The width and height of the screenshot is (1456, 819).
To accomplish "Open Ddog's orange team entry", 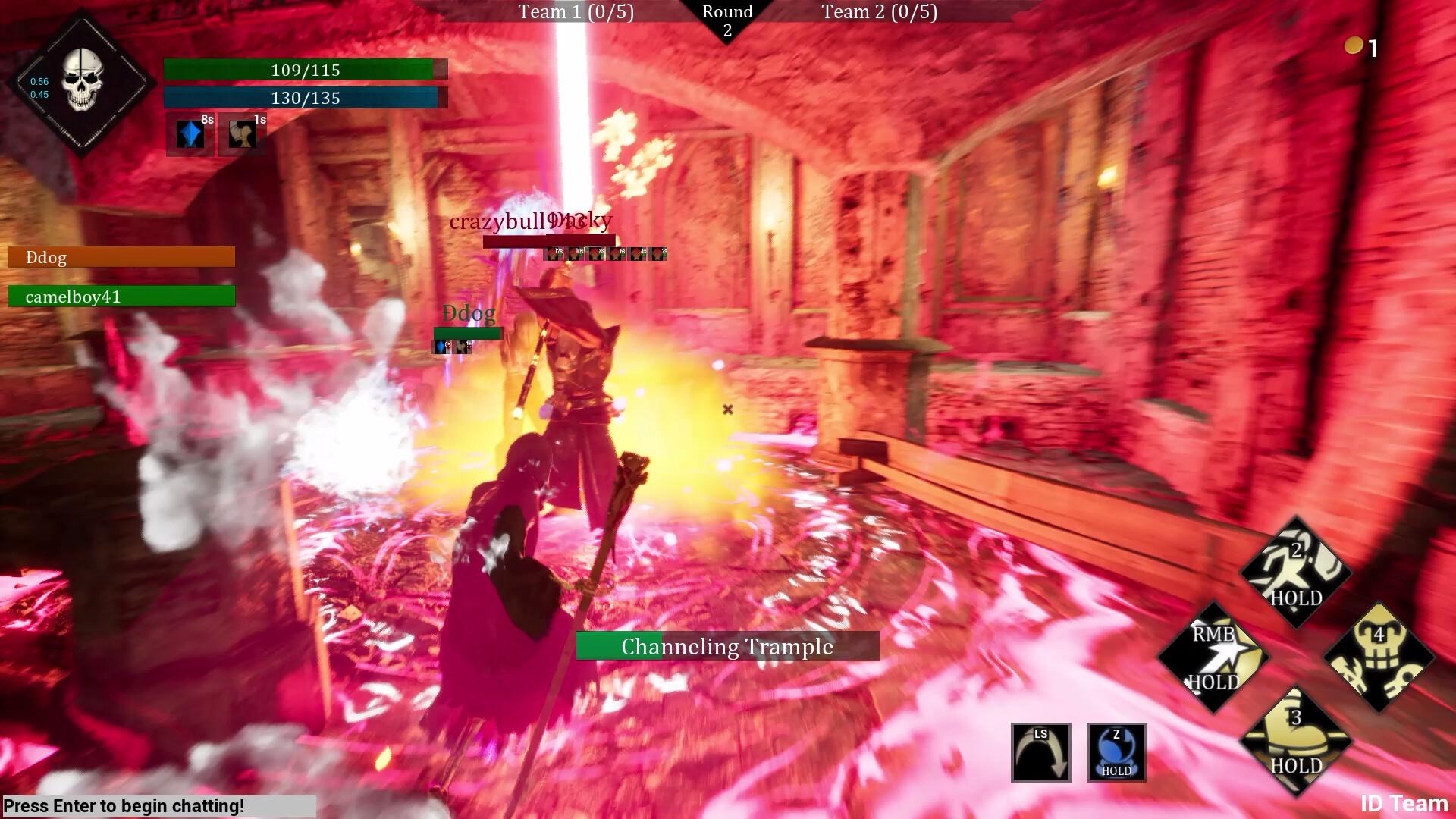I will tap(121, 256).
